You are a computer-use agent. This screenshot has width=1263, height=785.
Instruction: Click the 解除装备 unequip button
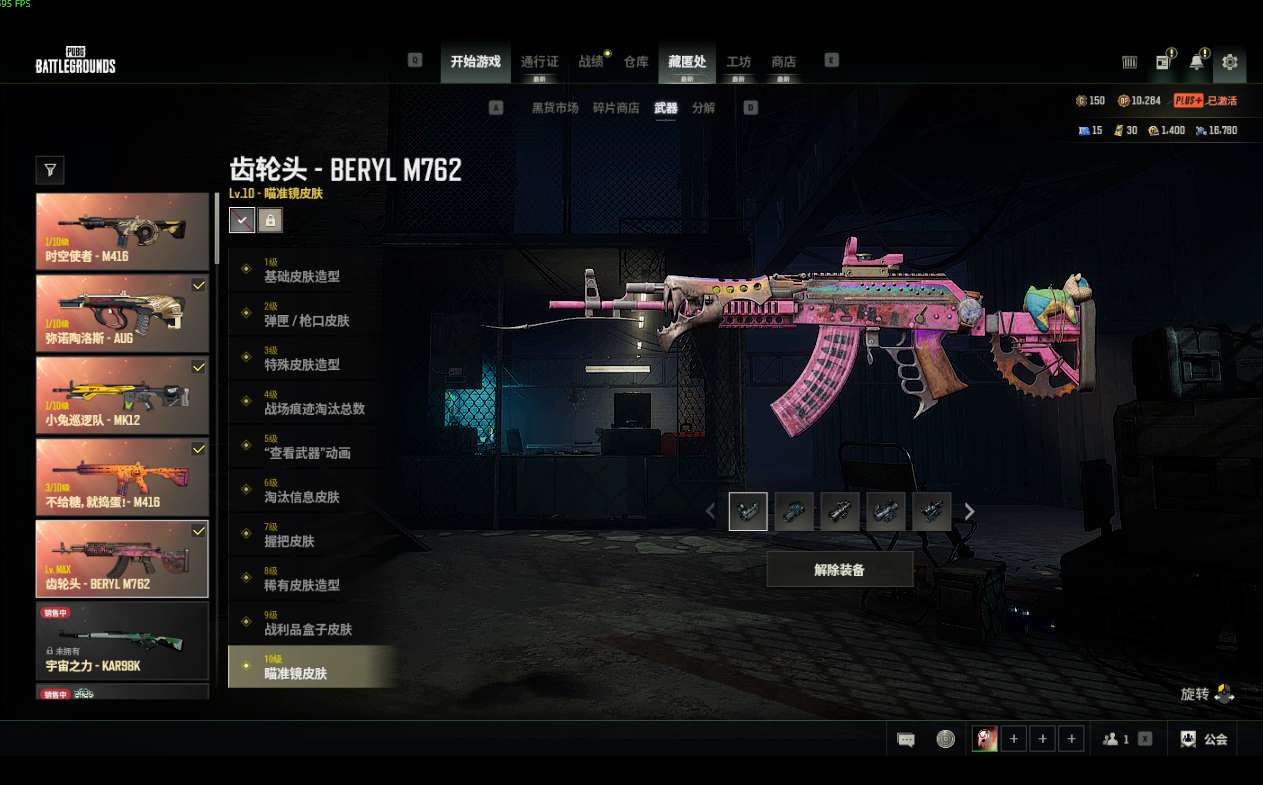point(839,569)
